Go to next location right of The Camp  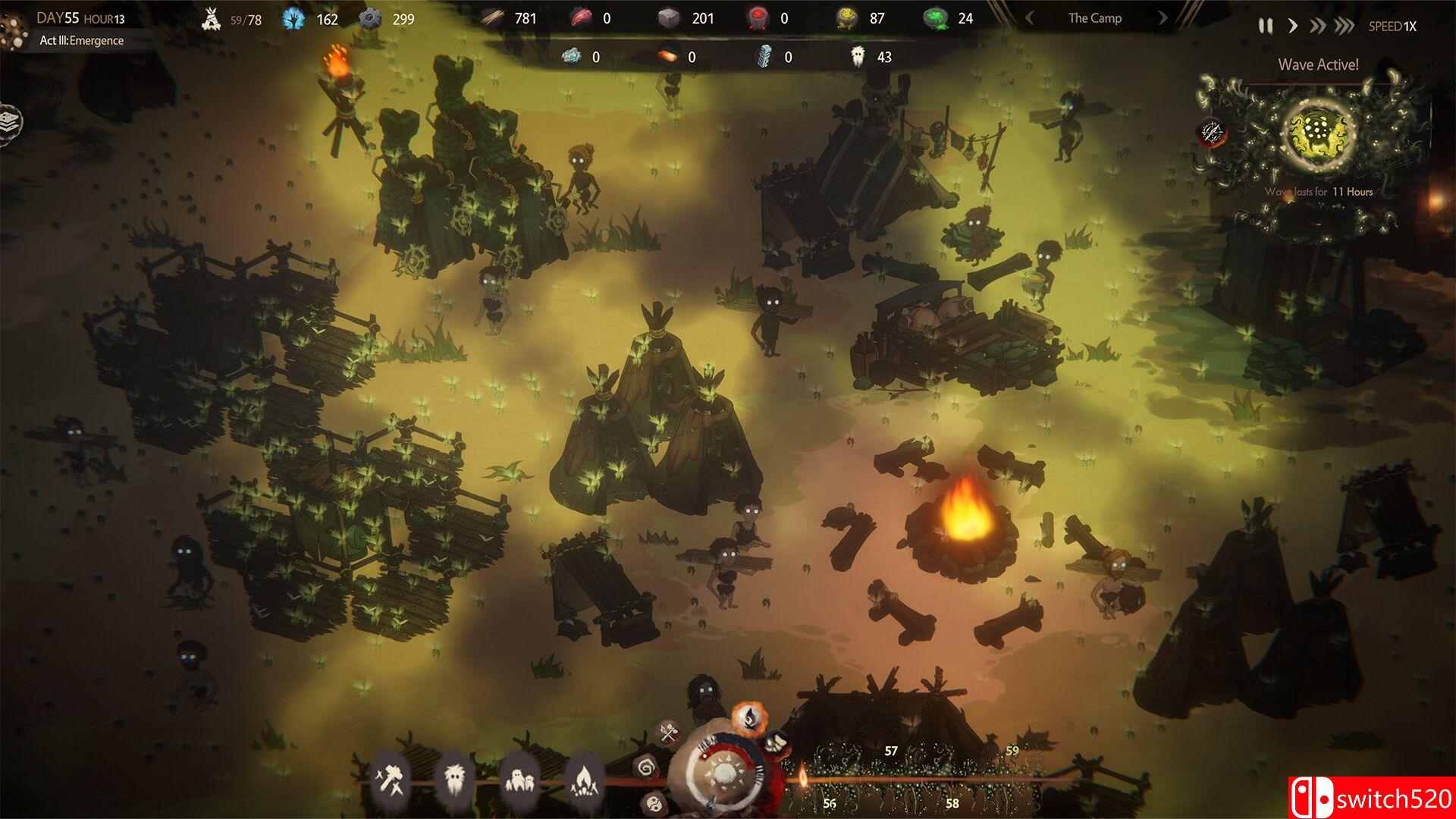pyautogui.click(x=1163, y=18)
